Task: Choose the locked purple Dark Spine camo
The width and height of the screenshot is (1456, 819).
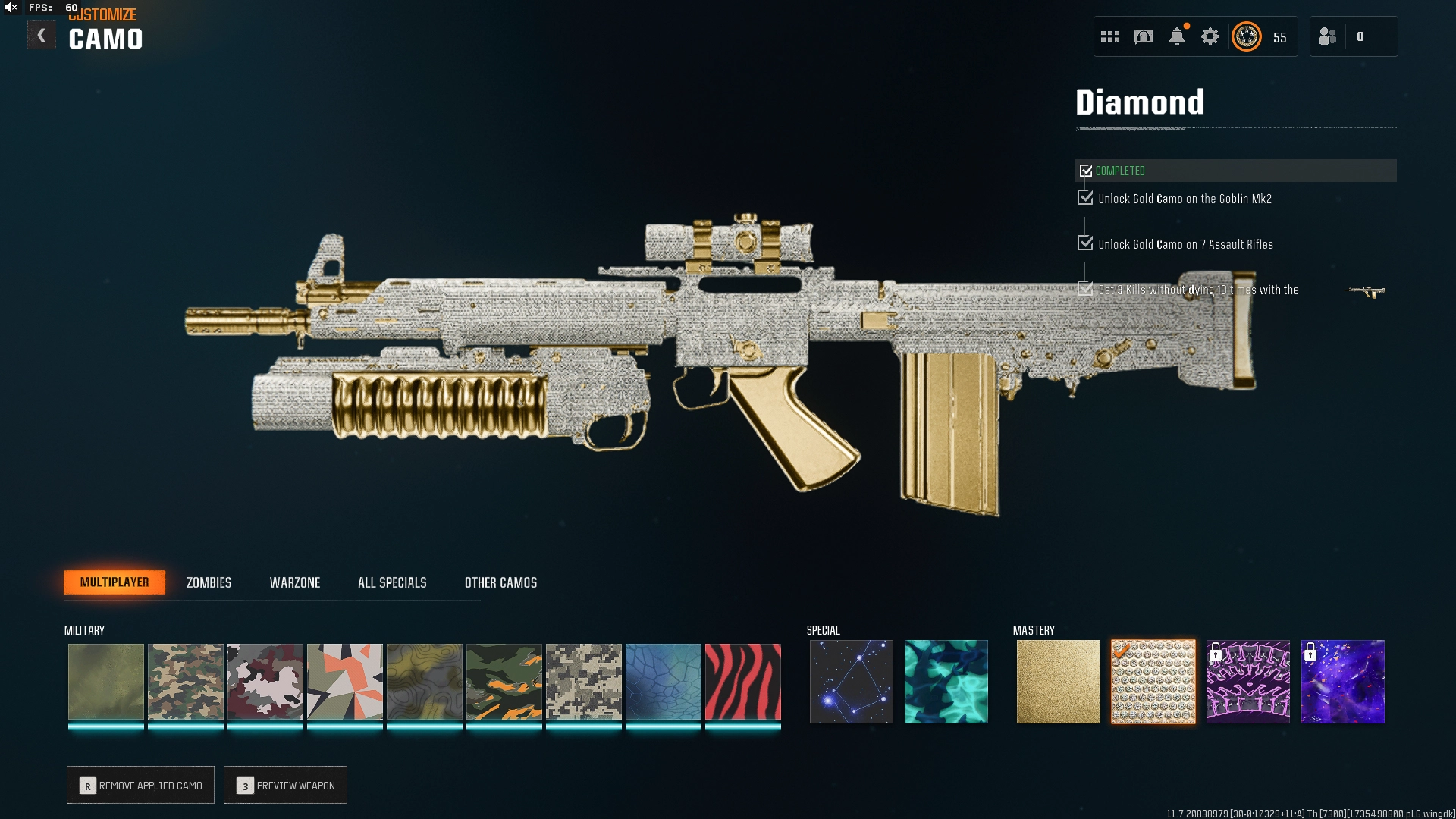Action: [x=1247, y=681]
